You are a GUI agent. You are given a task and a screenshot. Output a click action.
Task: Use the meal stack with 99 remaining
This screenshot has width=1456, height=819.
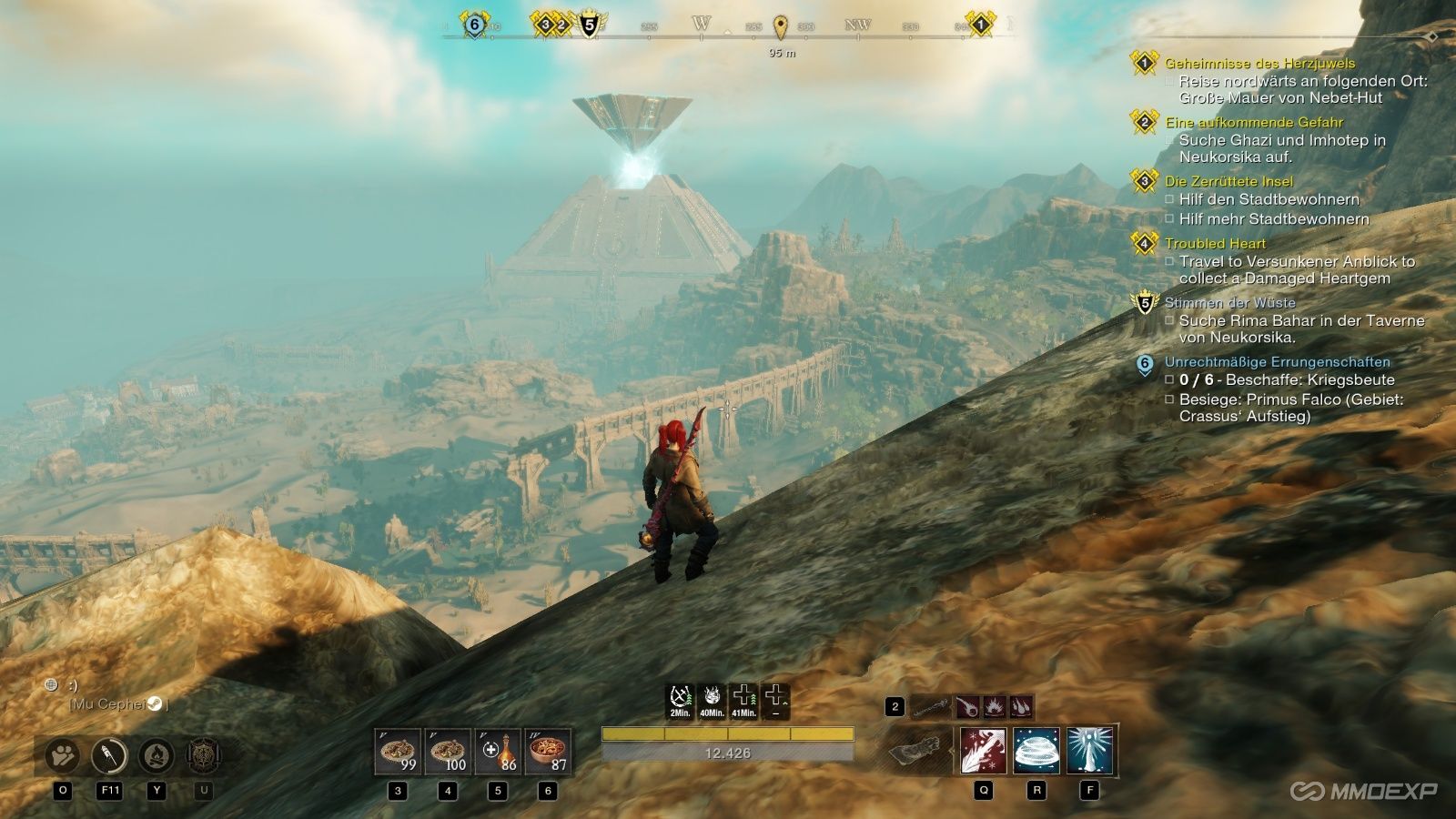[x=399, y=752]
